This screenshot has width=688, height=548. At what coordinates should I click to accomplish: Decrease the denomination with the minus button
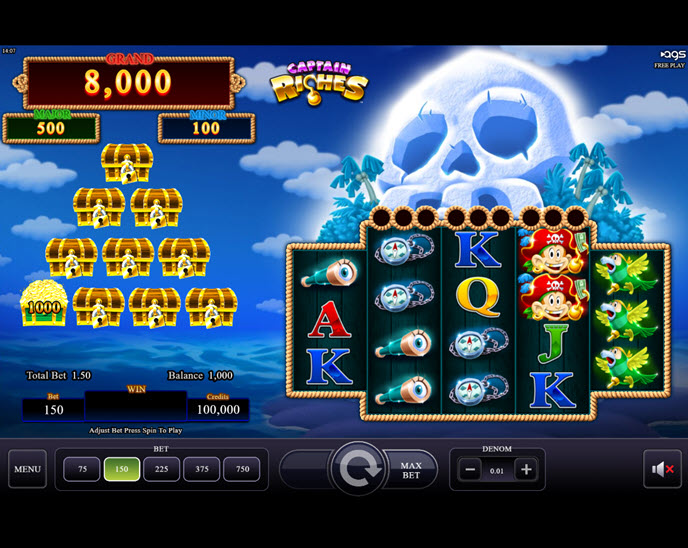coord(471,470)
